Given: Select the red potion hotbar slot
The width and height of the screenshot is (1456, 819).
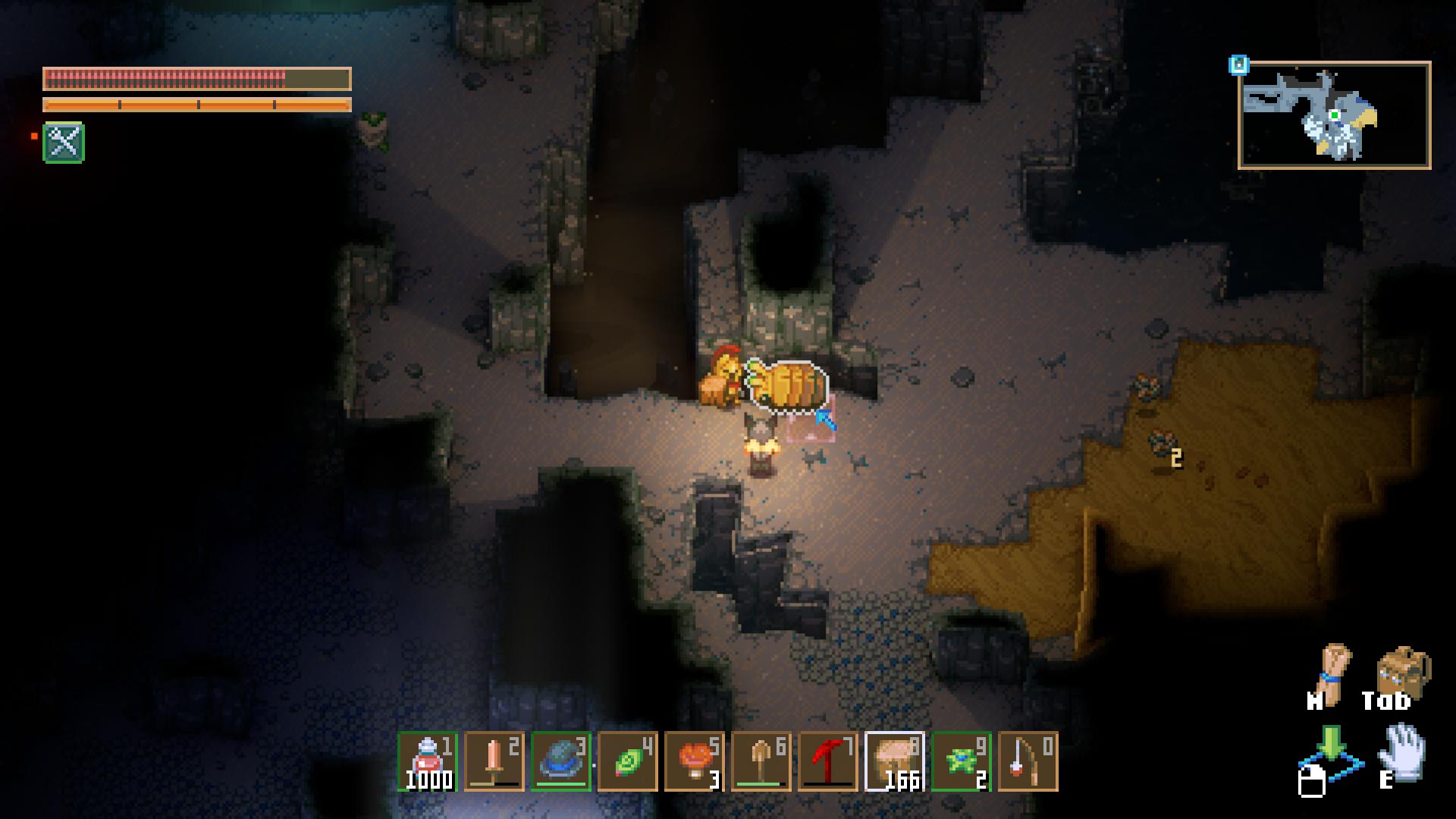Looking at the screenshot, I should point(427,761).
